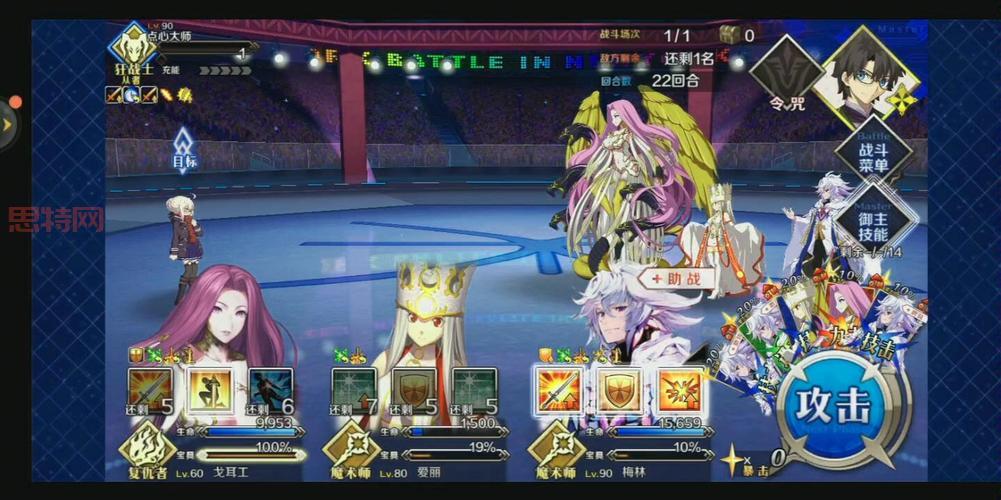
Task: Choose 爱丽's green skill with 5 turns left
Action: (474, 391)
